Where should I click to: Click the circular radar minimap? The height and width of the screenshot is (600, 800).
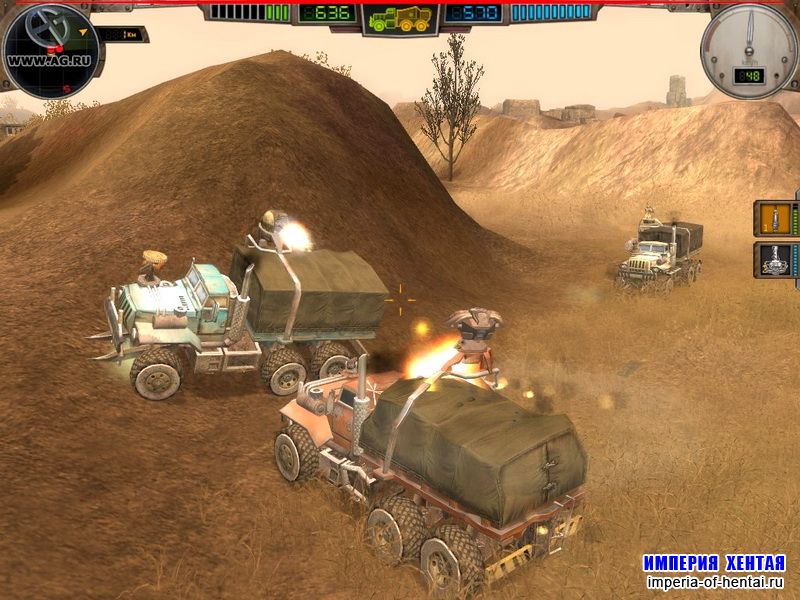pos(50,50)
